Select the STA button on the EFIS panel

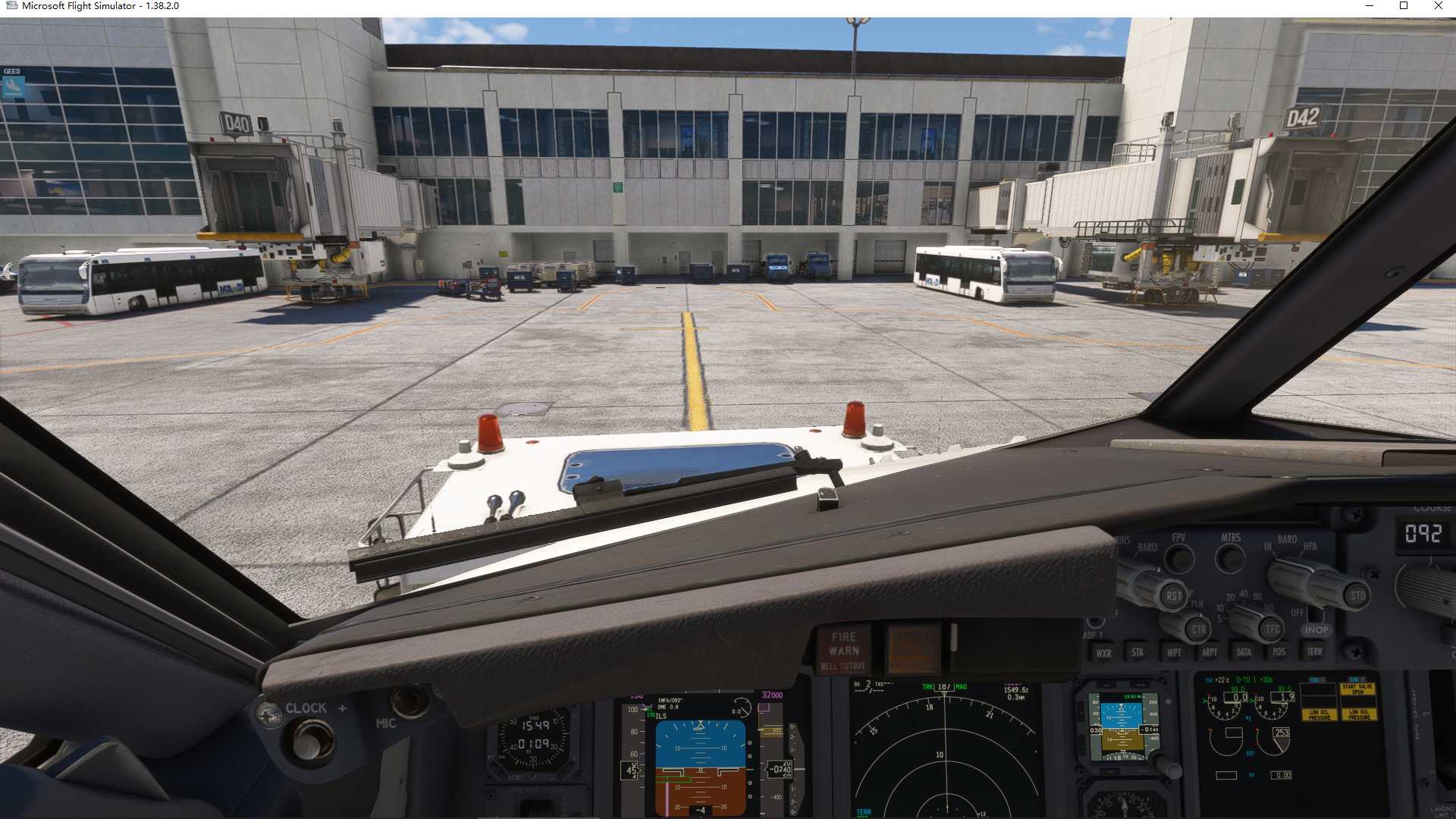tap(1137, 652)
